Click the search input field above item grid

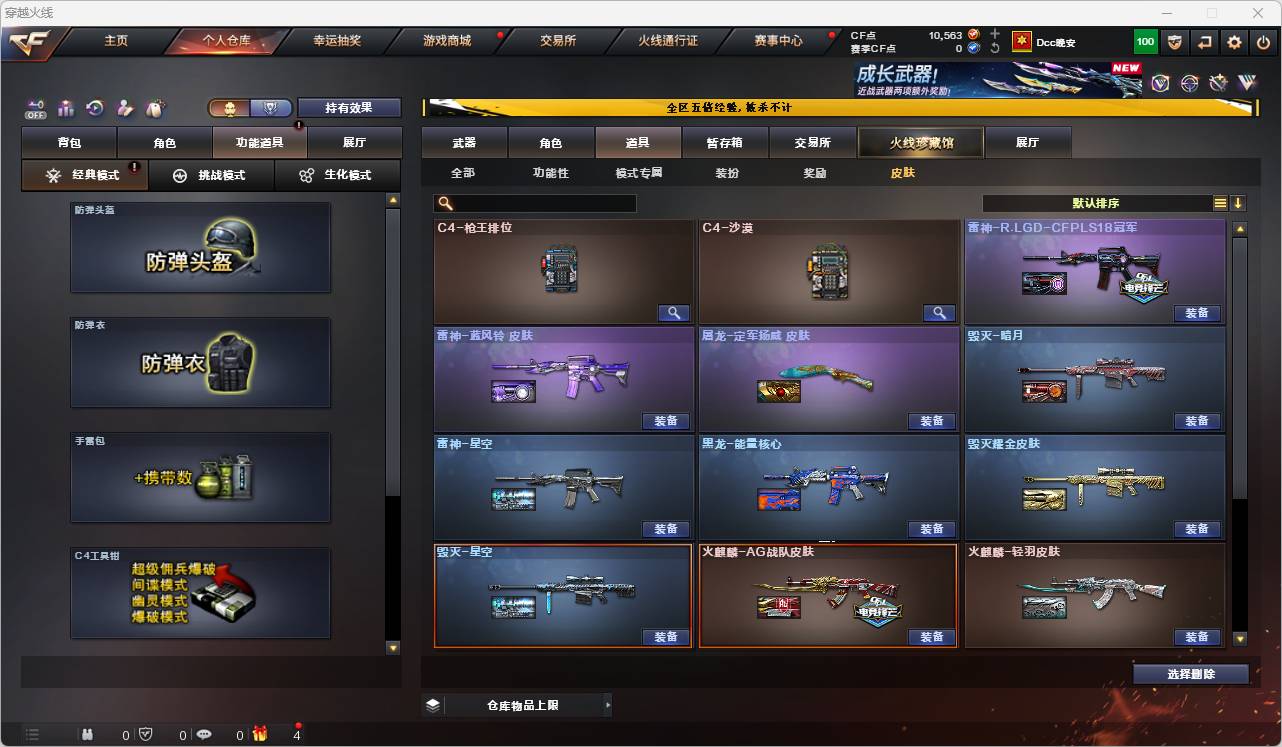(x=535, y=203)
